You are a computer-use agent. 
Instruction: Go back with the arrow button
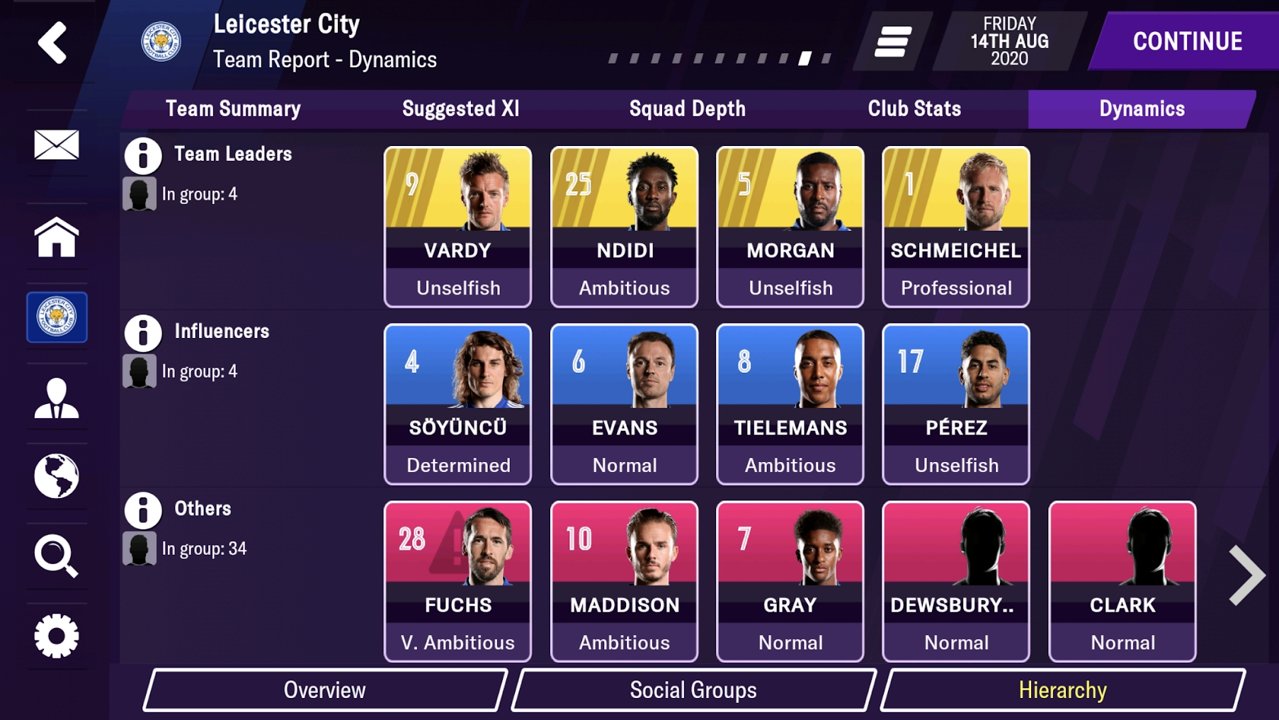pyautogui.click(x=52, y=43)
